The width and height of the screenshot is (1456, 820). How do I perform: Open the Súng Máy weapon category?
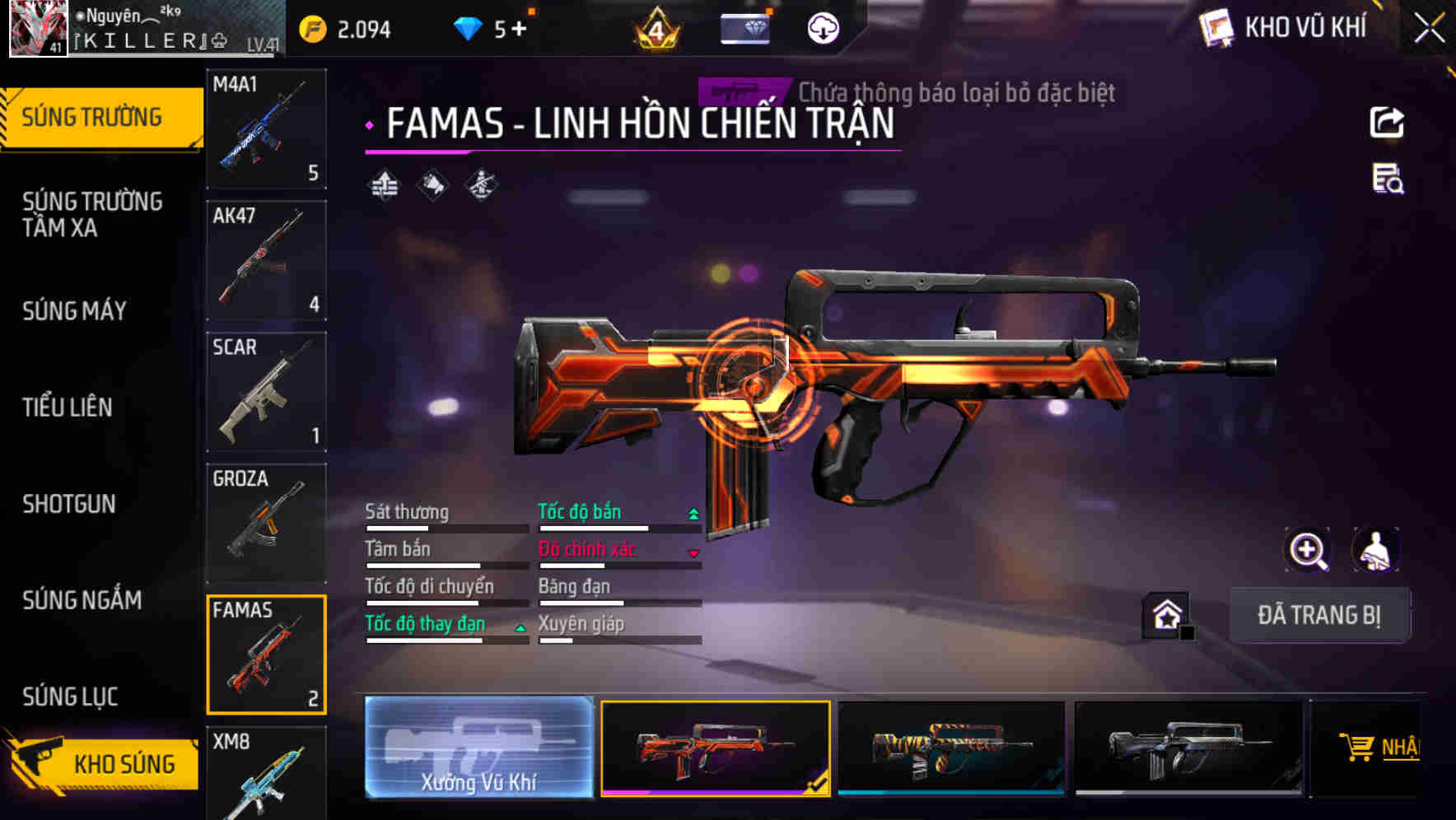point(75,310)
